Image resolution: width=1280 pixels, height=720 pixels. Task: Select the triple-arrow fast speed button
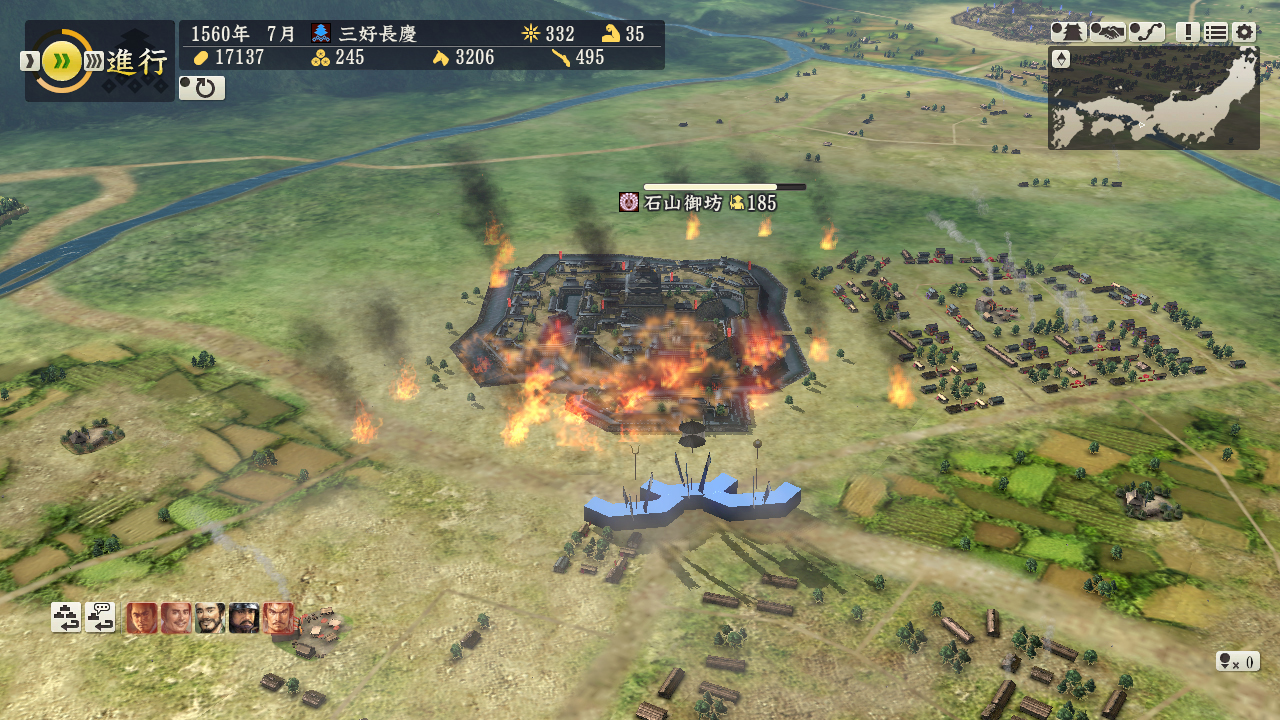(93, 61)
